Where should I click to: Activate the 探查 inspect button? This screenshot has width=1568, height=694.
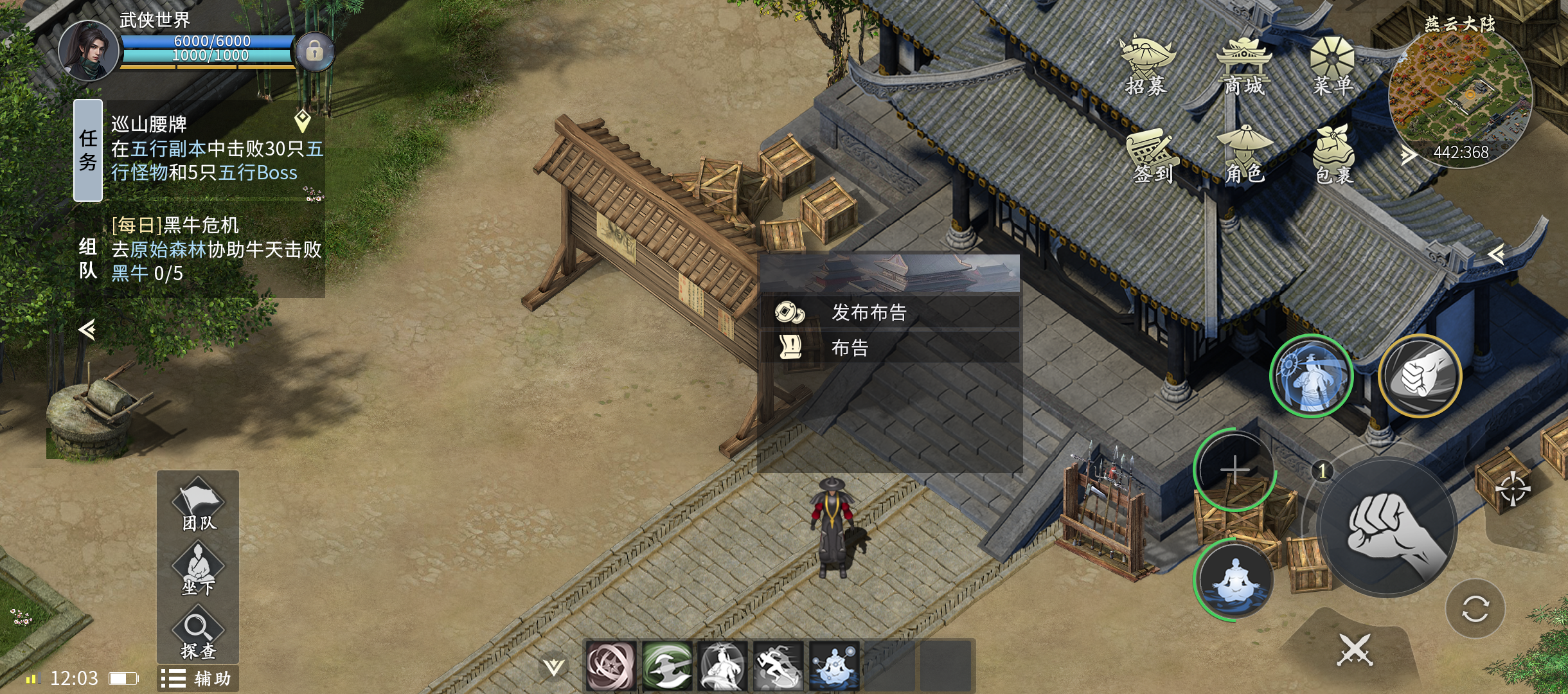click(198, 635)
